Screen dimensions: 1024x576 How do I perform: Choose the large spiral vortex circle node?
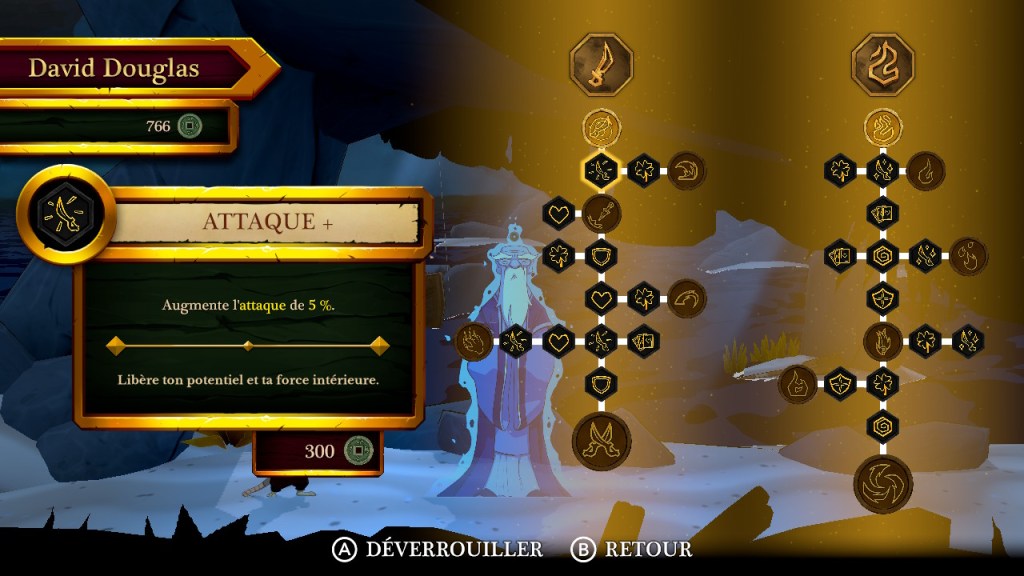point(883,484)
